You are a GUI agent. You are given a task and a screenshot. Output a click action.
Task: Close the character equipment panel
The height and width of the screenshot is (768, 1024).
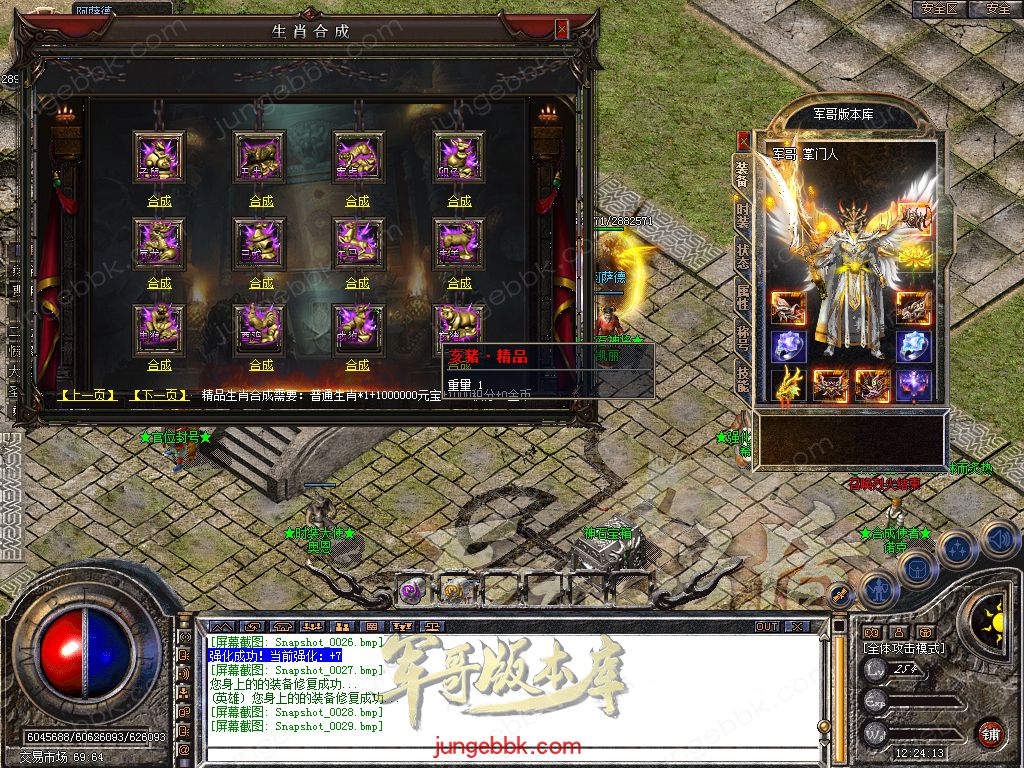click(743, 140)
